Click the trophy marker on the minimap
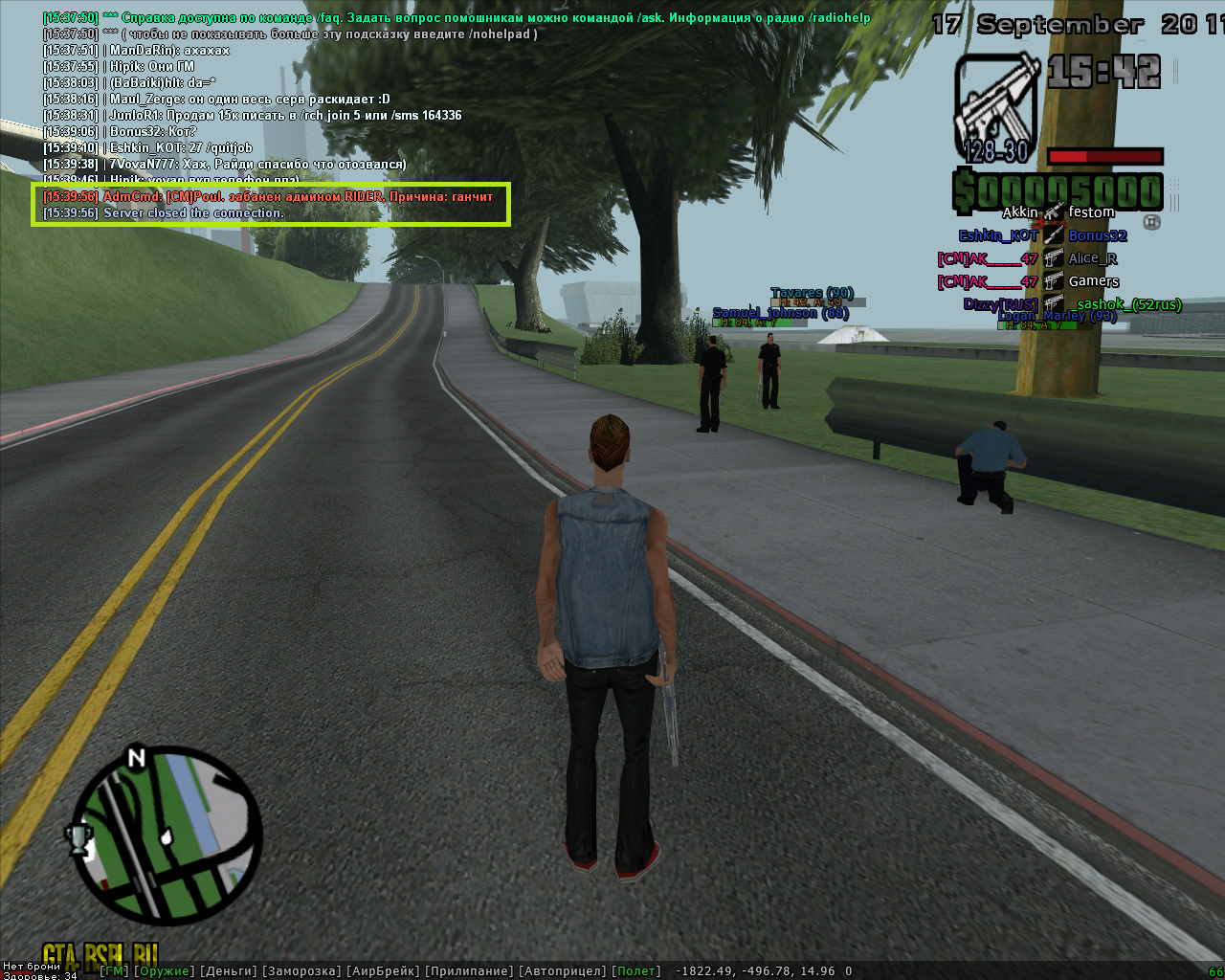Screen dimensions: 1225x980 [x=78, y=838]
